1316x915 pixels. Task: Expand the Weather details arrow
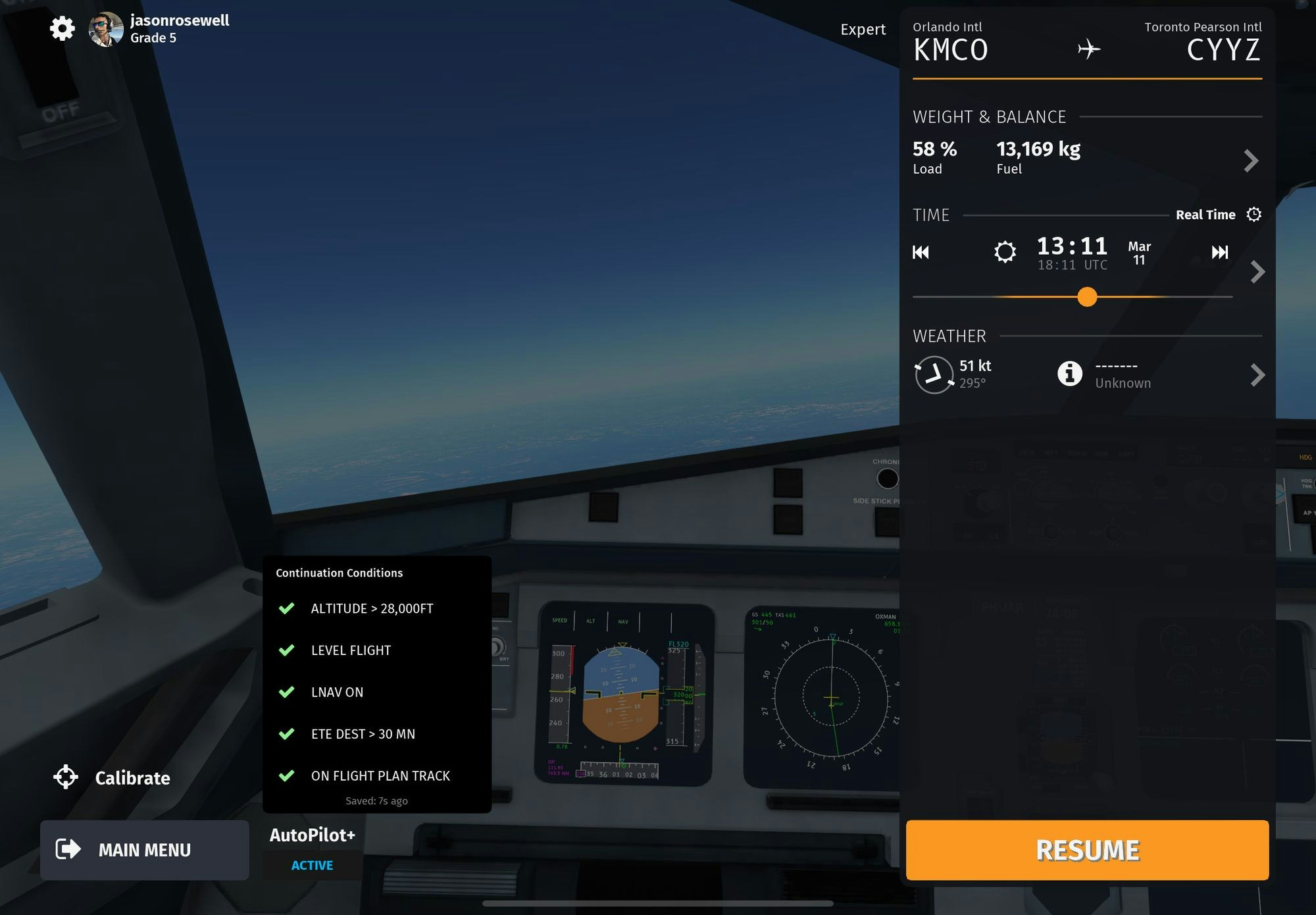click(x=1257, y=375)
